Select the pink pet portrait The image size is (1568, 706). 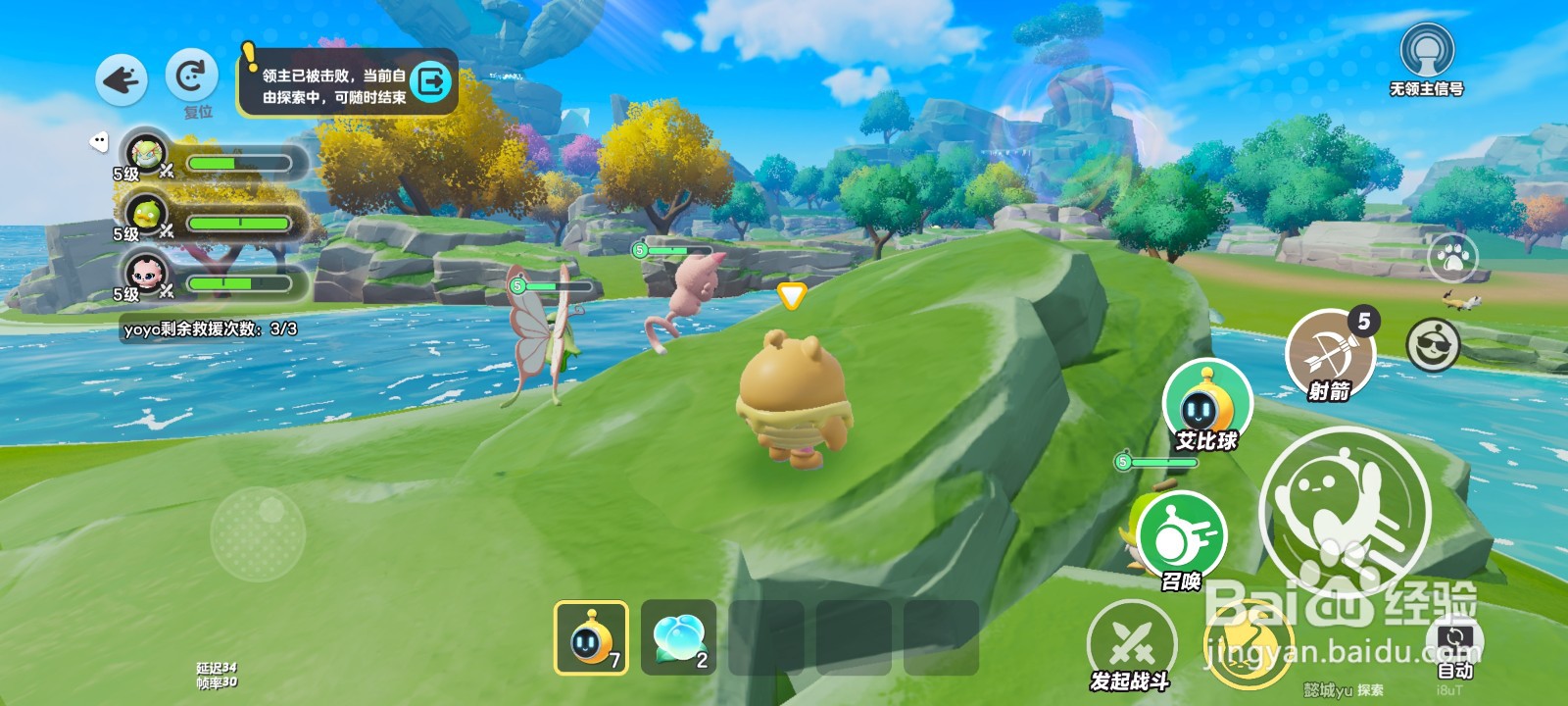145,274
